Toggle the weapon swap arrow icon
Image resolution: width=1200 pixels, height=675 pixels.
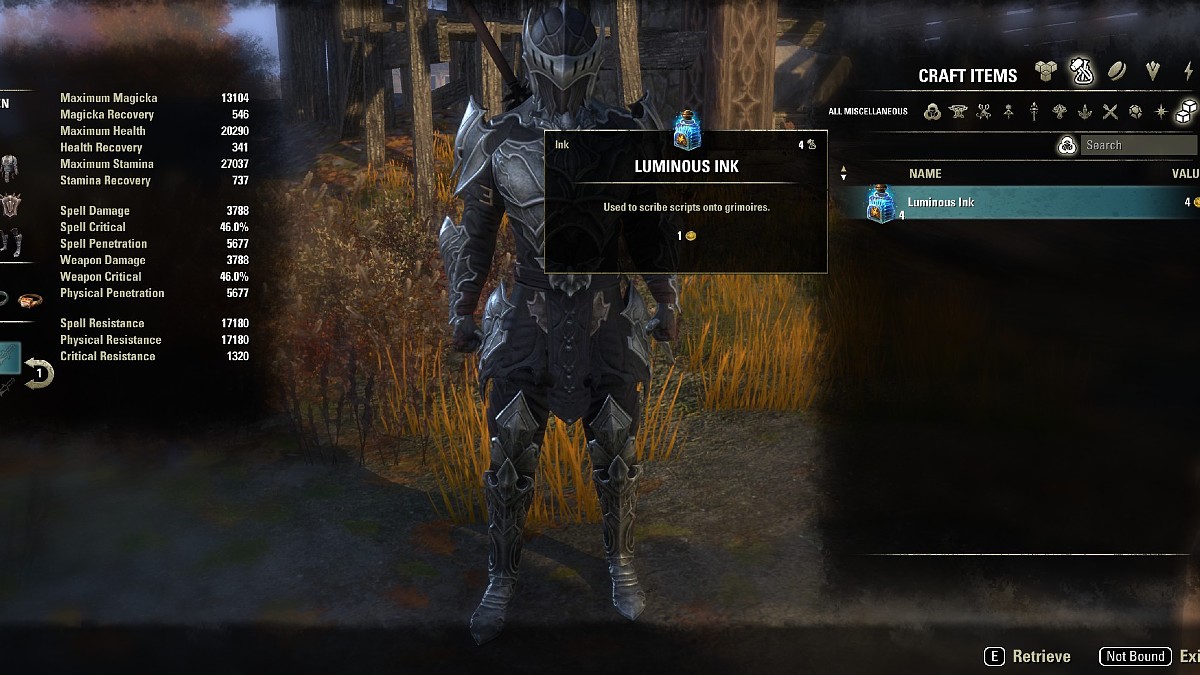coord(39,374)
